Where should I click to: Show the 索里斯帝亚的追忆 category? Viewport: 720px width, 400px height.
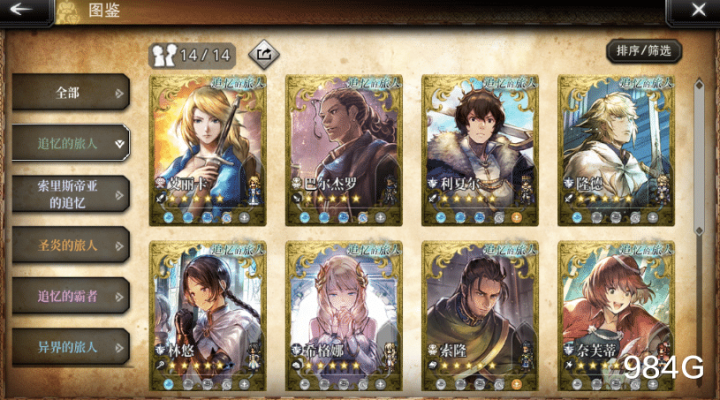click(x=70, y=194)
